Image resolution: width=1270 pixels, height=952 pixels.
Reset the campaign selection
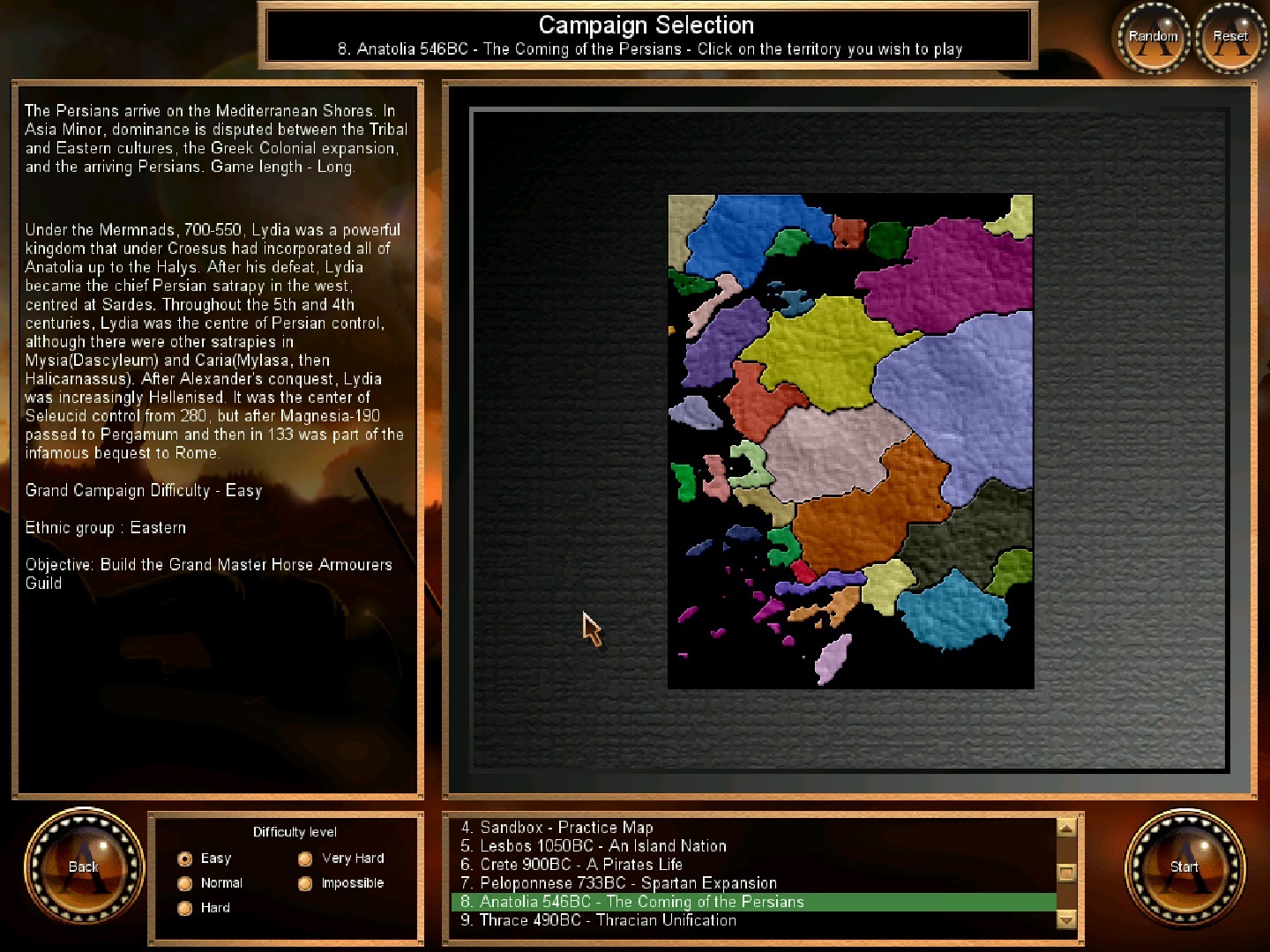click(1230, 37)
